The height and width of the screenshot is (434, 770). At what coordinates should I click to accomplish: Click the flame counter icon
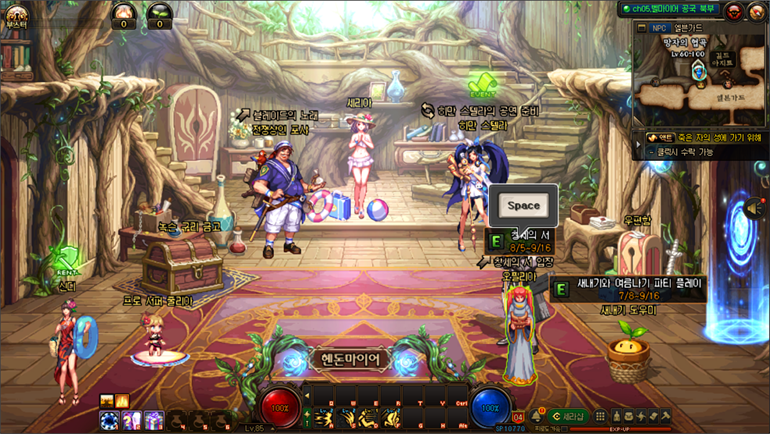click(x=124, y=13)
